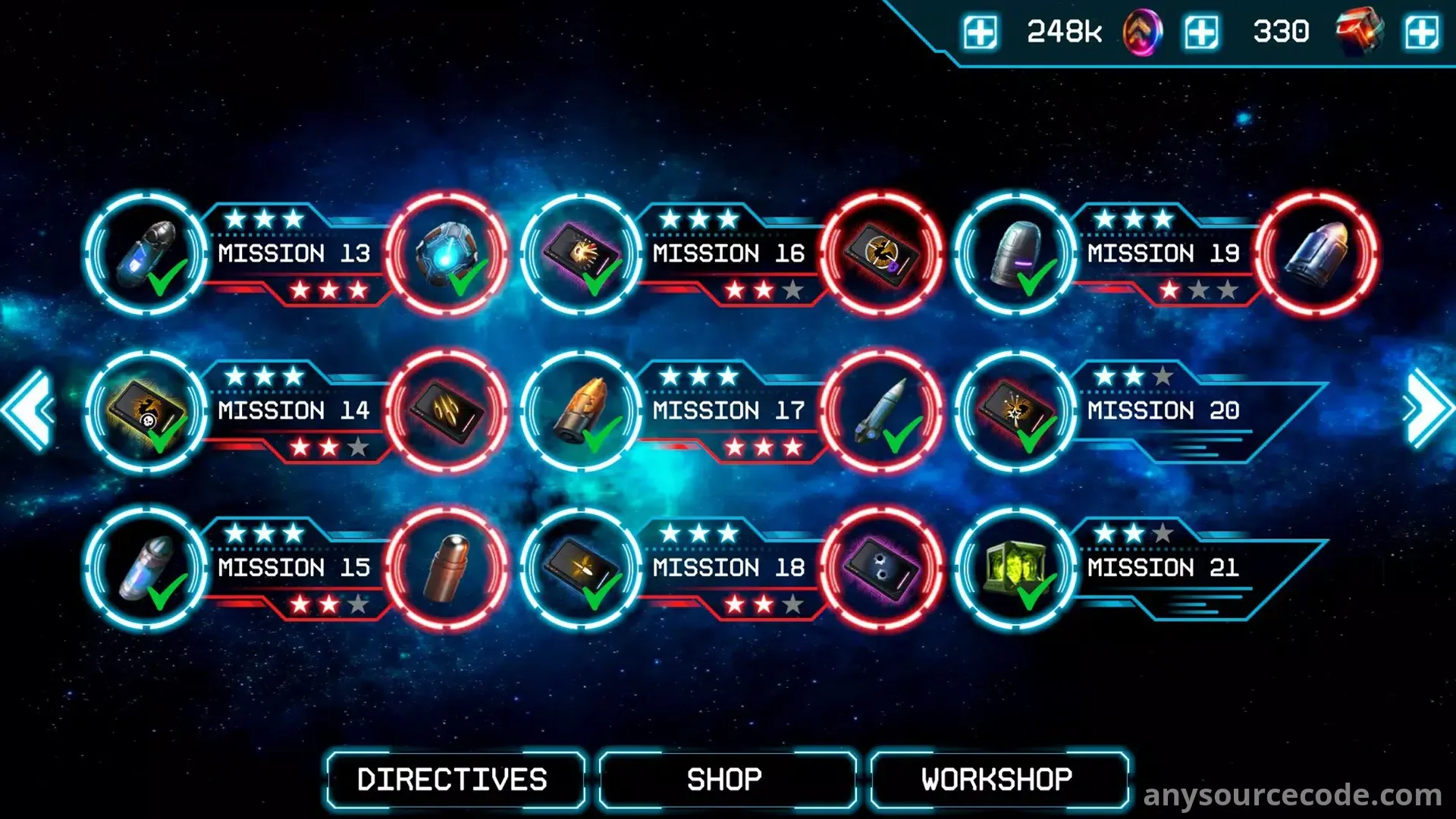The image size is (1456, 819).
Task: Go to the previous mission page
Action: [x=29, y=410]
